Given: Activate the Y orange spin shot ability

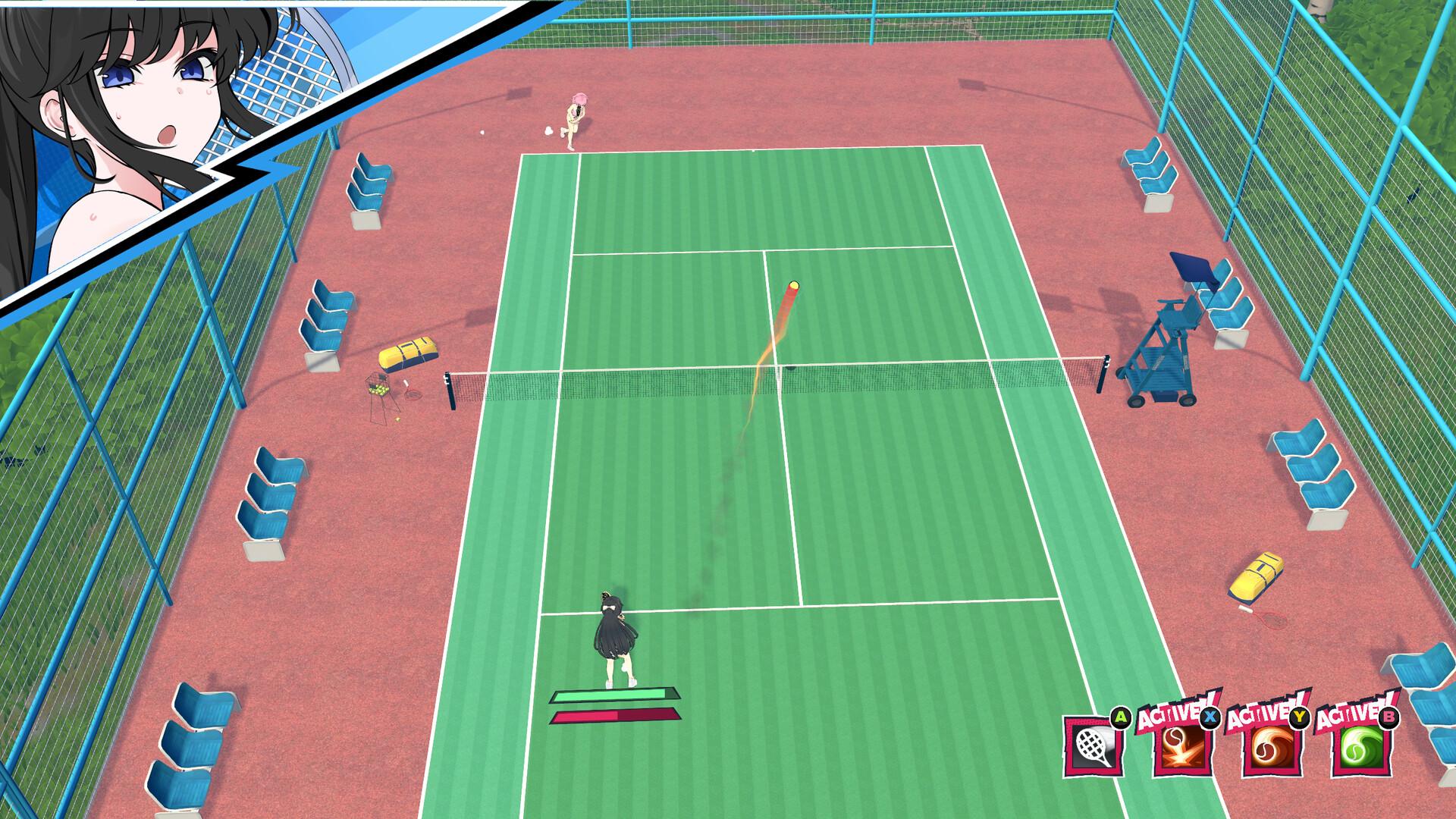Looking at the screenshot, I should pos(1270,749).
